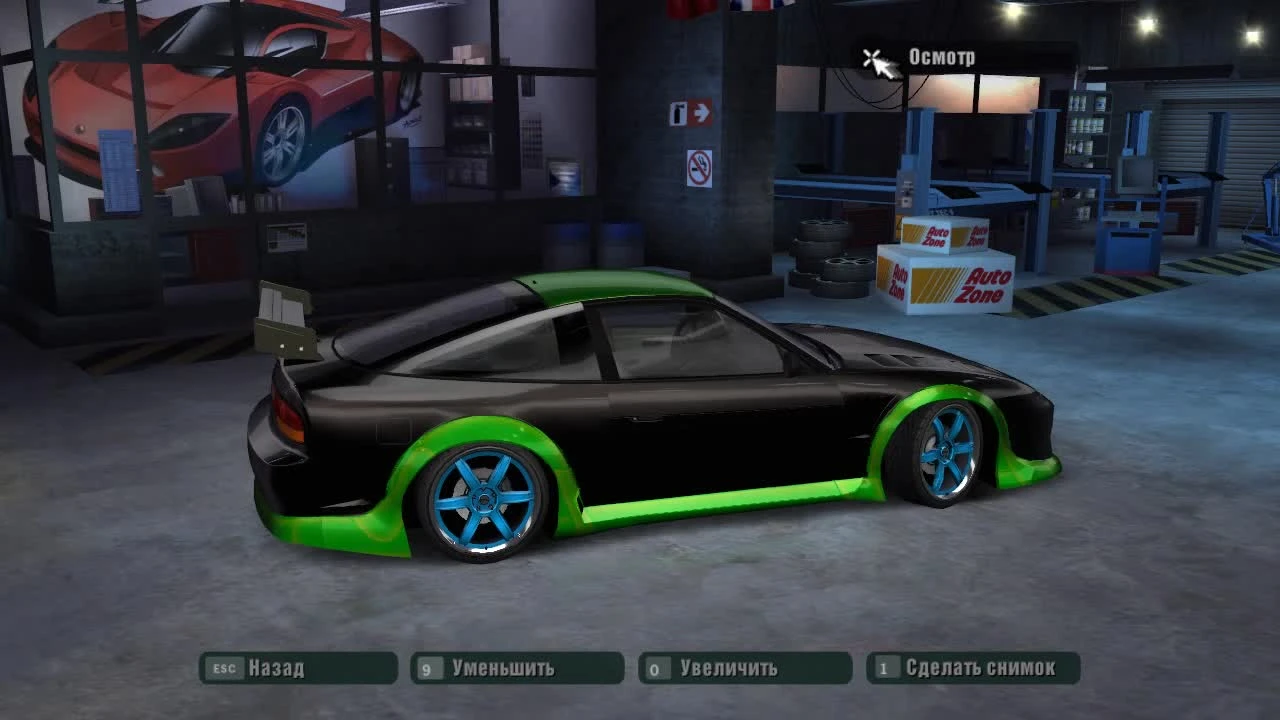Select Увеличить to zoom in
1280x720 pixels.
pos(730,668)
